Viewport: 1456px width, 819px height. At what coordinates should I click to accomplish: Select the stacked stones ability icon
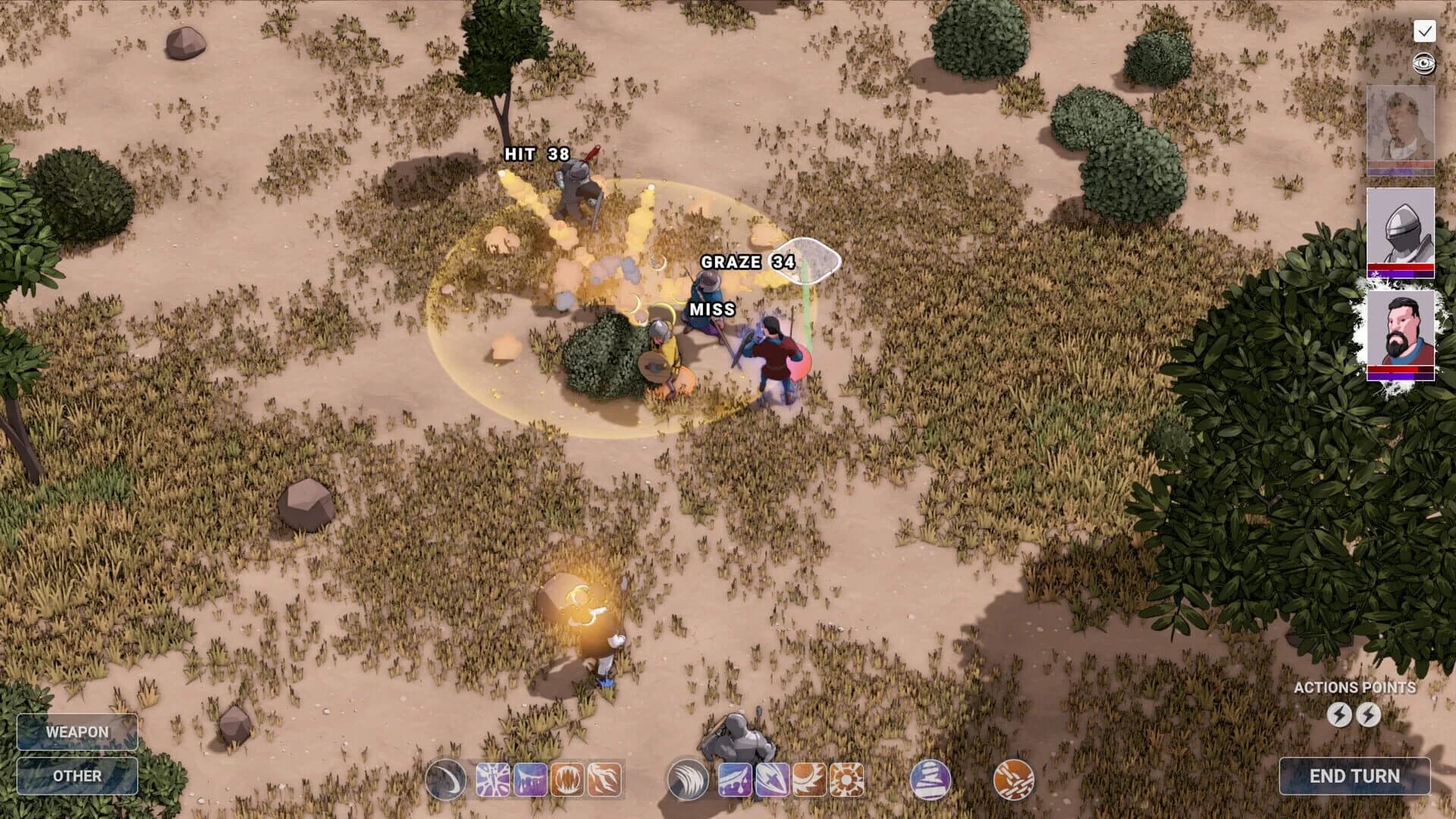(929, 780)
